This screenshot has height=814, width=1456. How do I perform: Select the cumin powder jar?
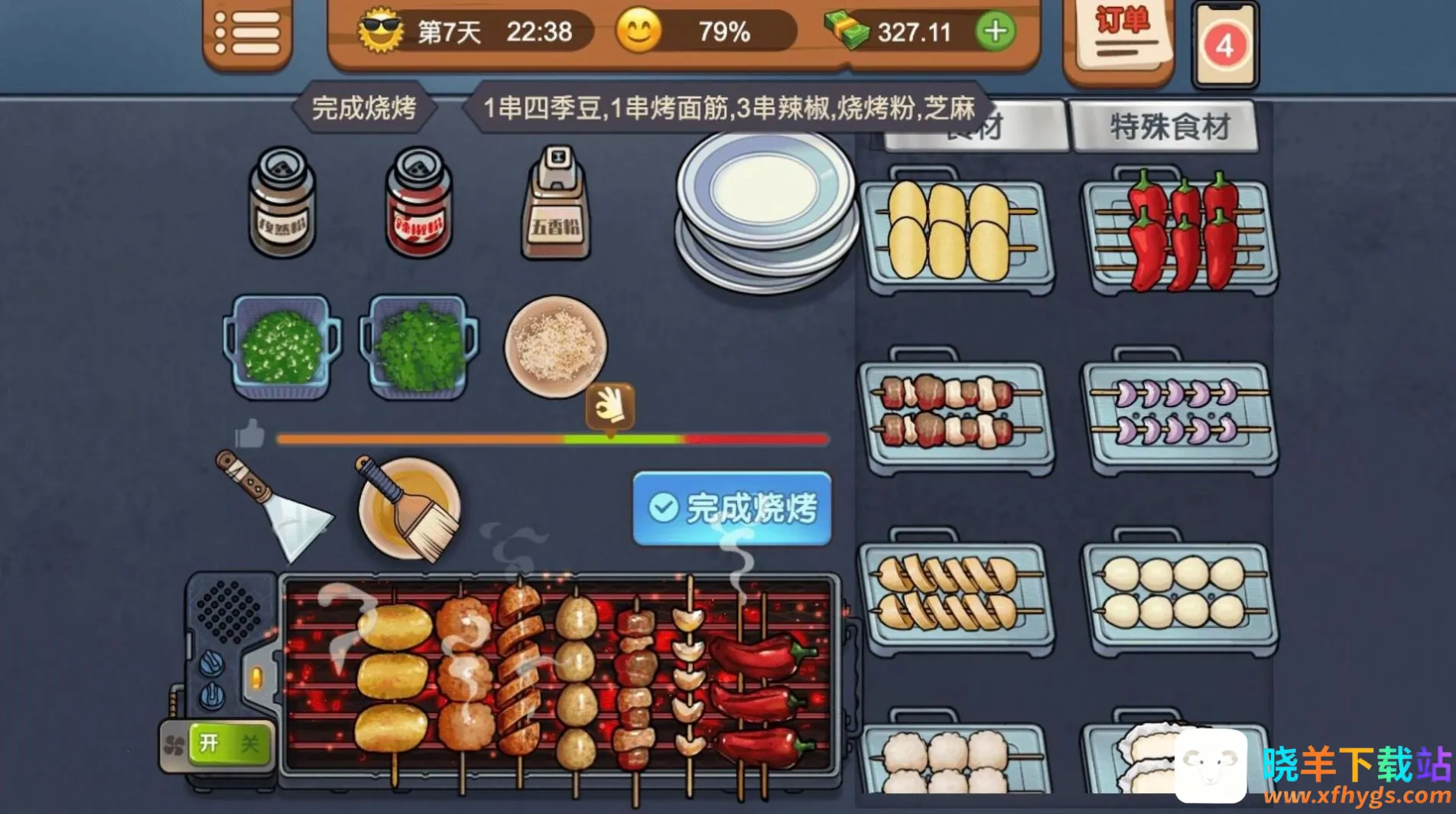(x=281, y=203)
